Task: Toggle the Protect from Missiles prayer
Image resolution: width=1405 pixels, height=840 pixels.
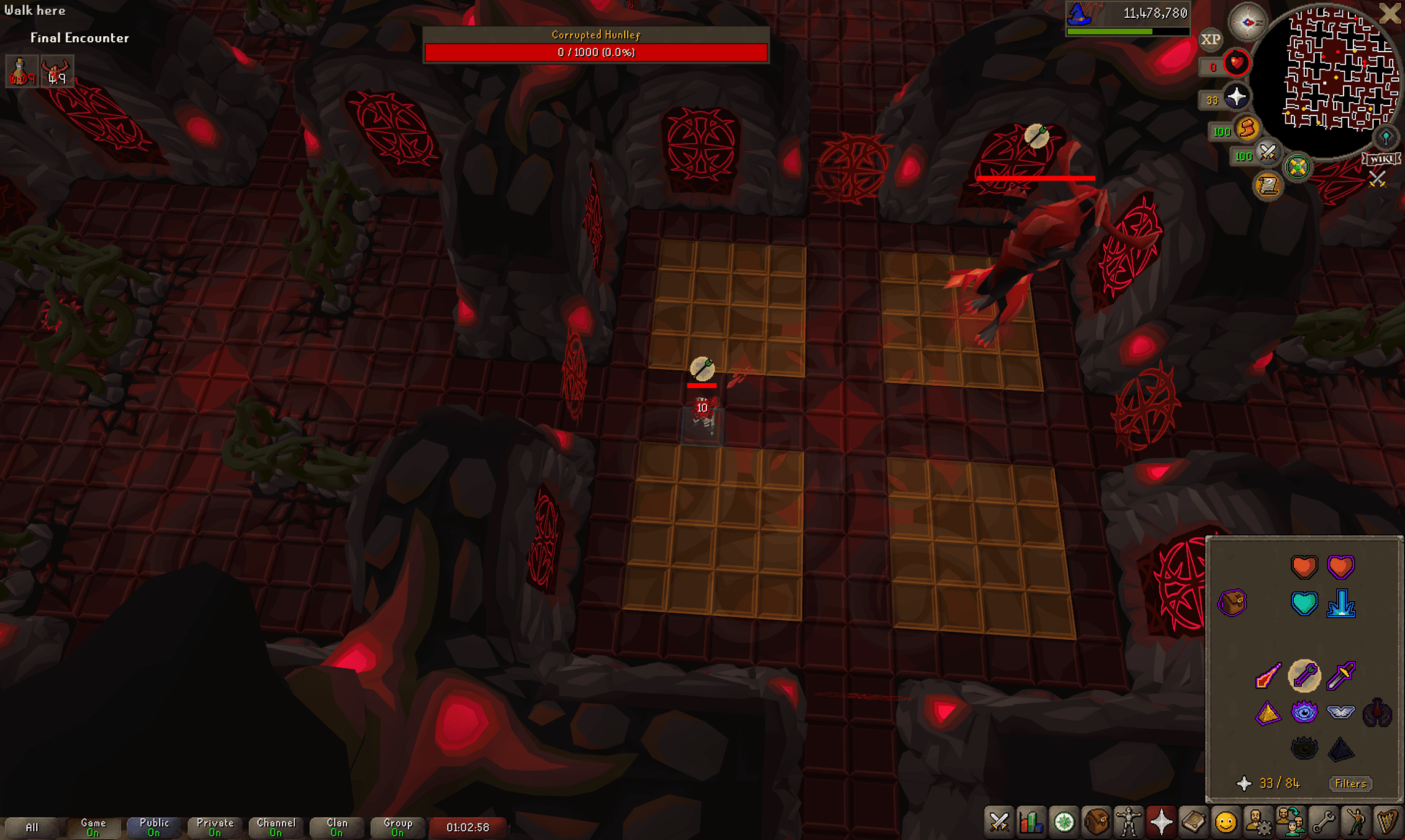Action: 1304,676
